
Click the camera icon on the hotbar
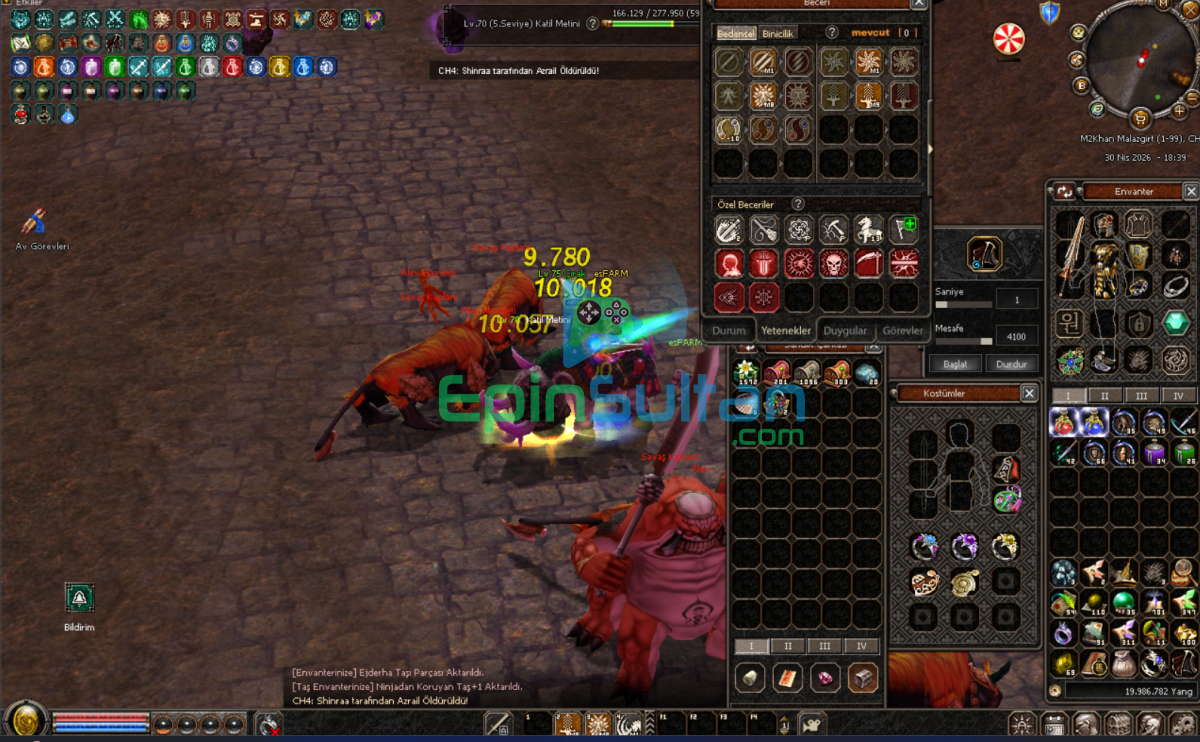[x=815, y=723]
